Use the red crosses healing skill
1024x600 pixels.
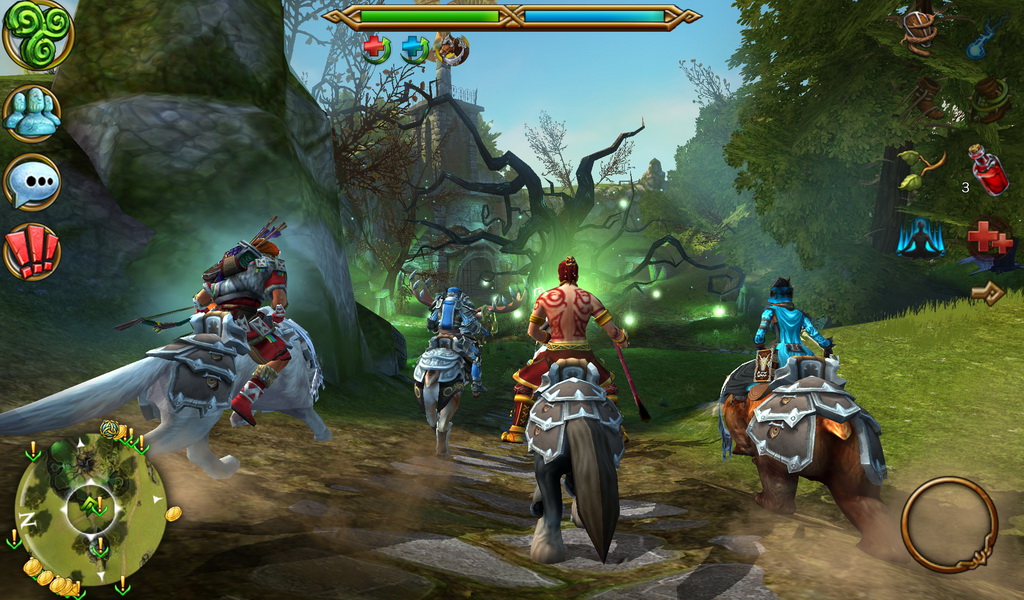pos(989,240)
